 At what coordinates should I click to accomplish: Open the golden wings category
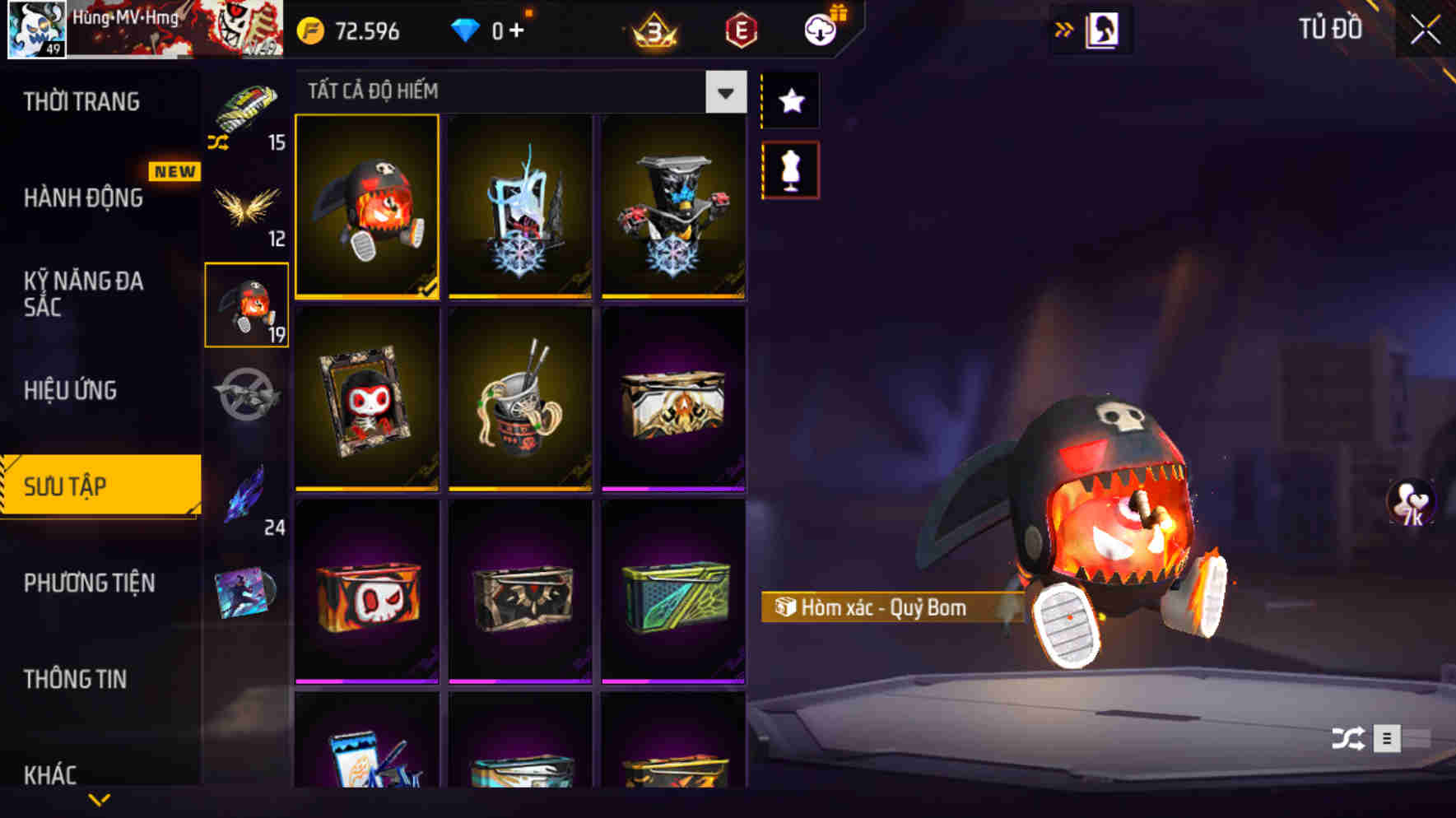point(245,210)
